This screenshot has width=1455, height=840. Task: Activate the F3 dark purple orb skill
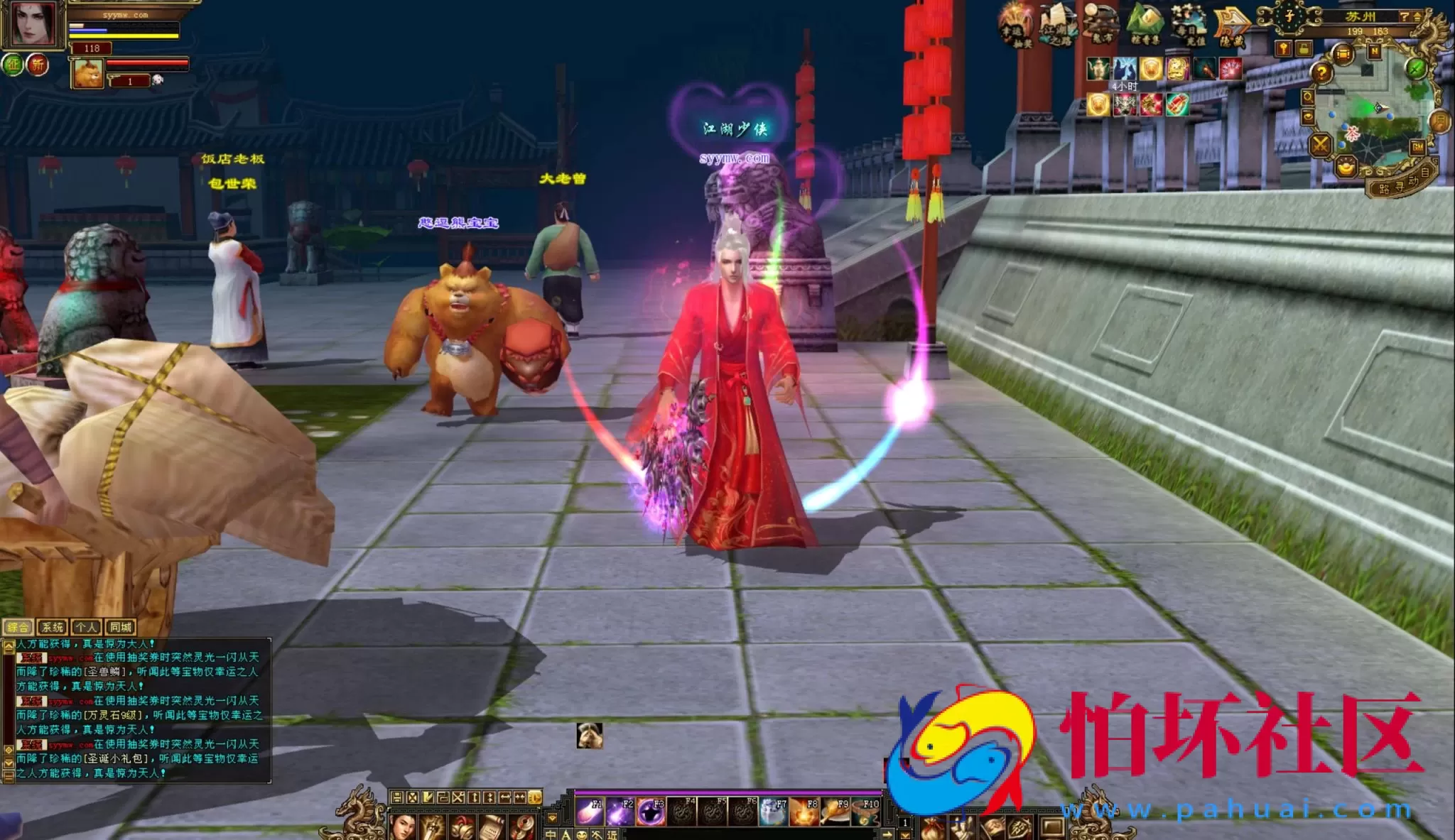[x=650, y=811]
